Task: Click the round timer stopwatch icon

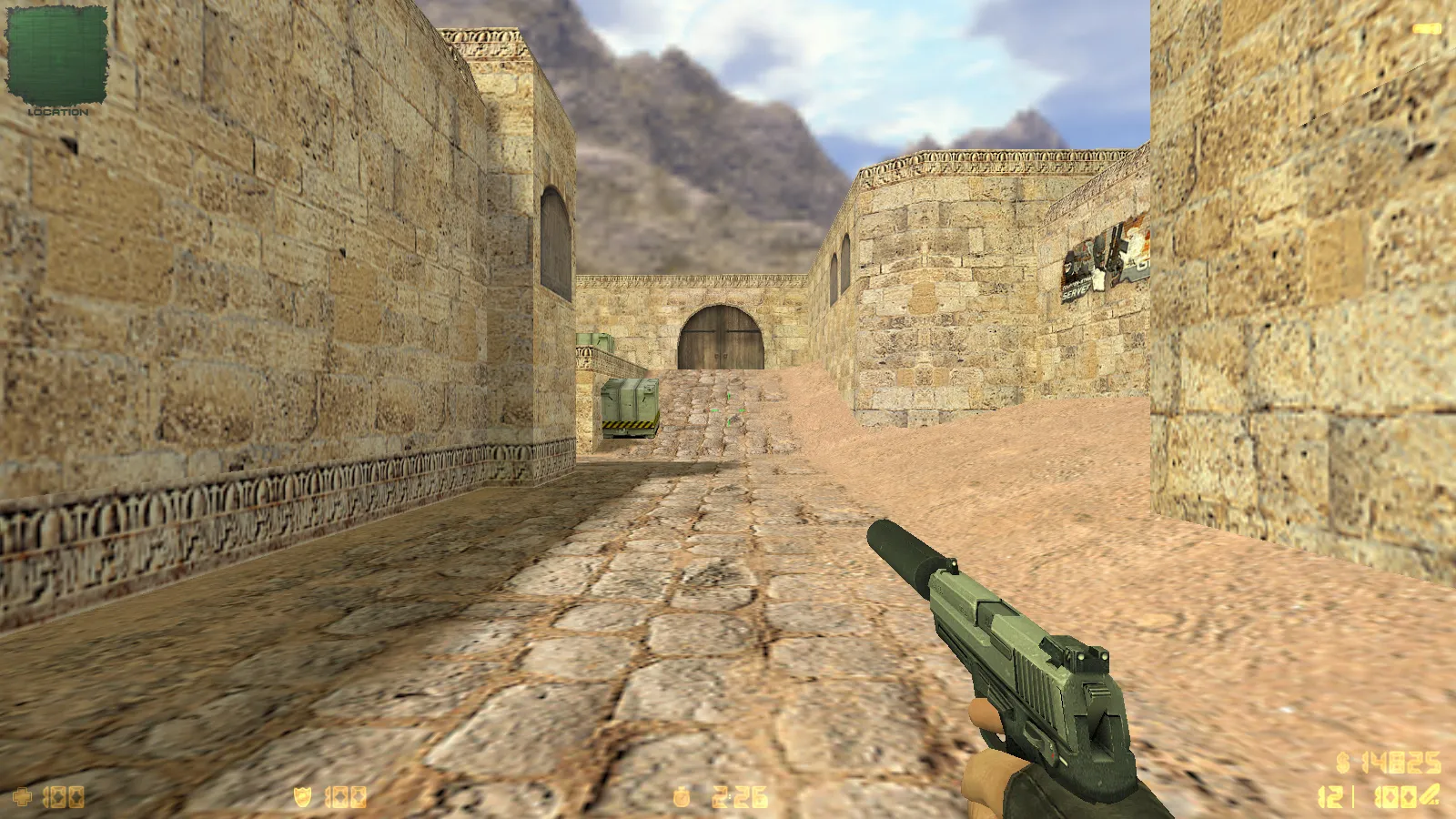Action: (x=681, y=795)
